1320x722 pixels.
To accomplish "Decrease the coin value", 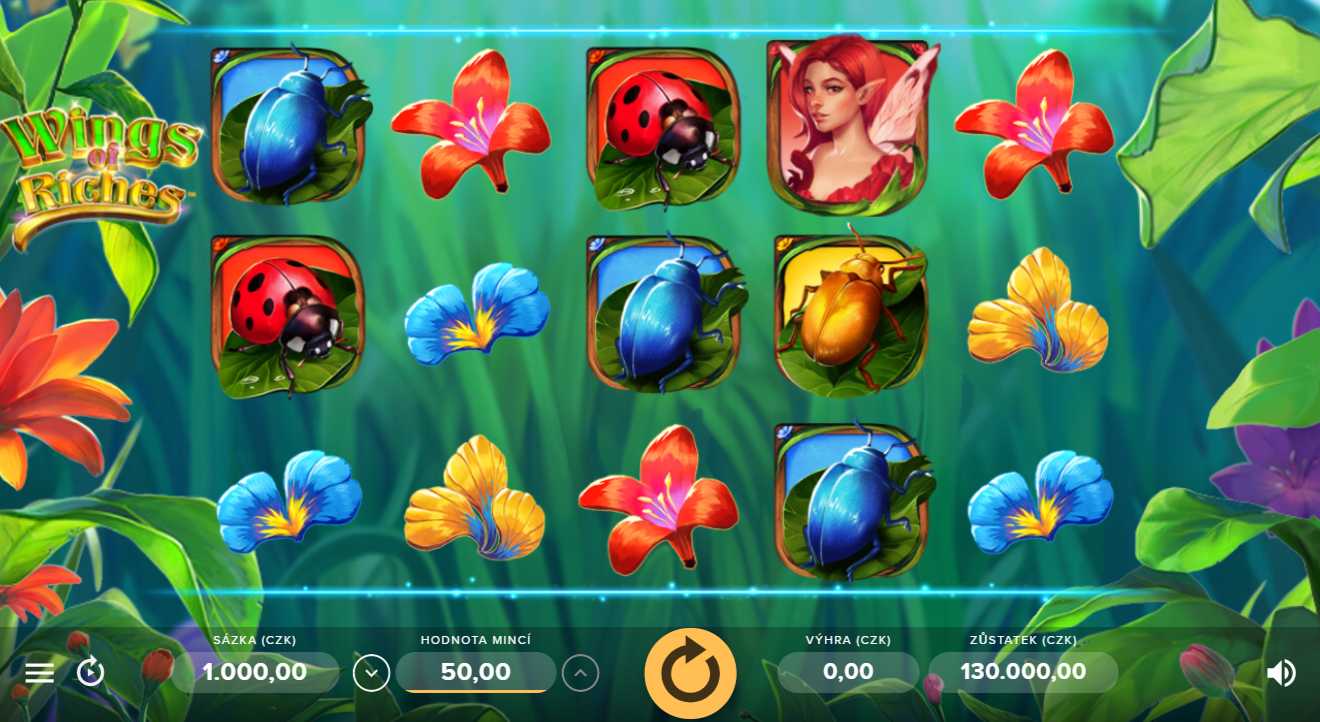I will [371, 673].
